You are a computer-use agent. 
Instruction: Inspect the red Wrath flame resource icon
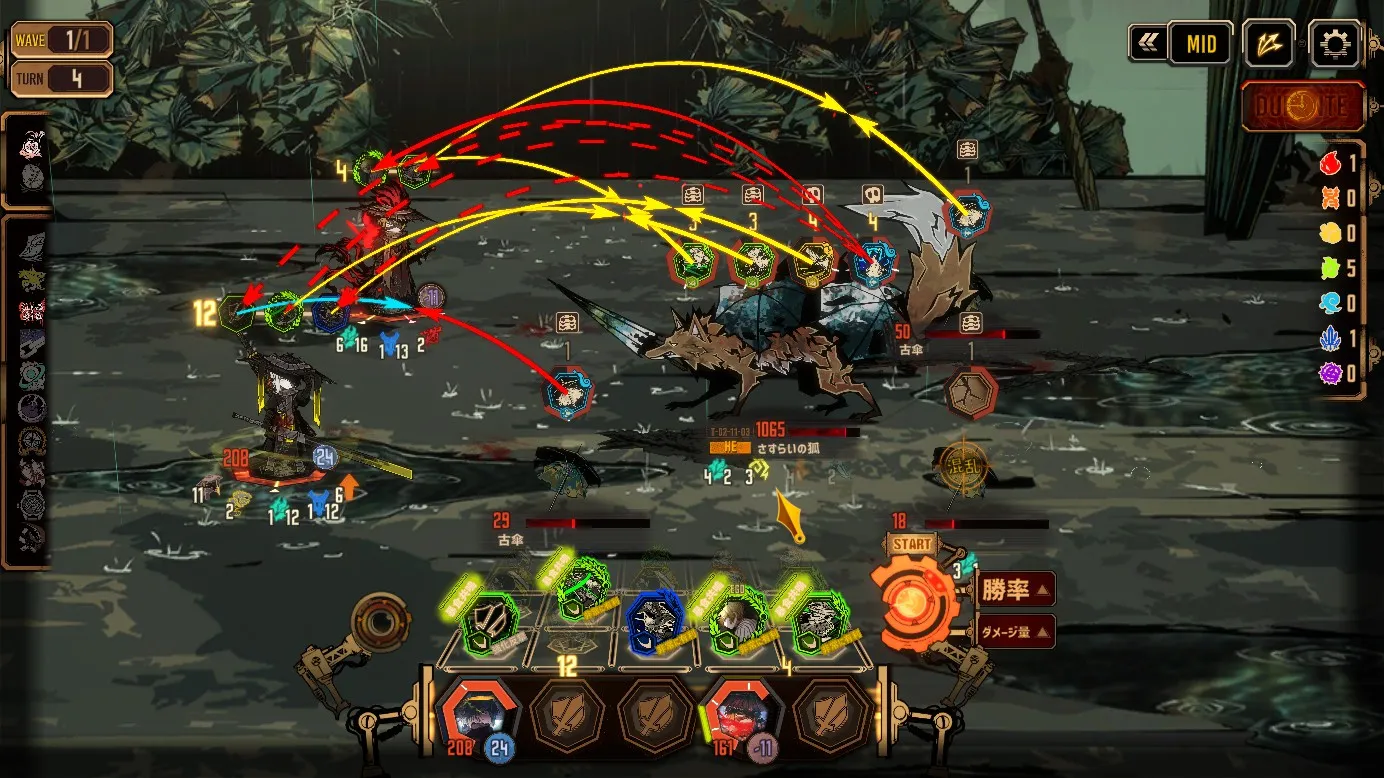pyautogui.click(x=1330, y=164)
